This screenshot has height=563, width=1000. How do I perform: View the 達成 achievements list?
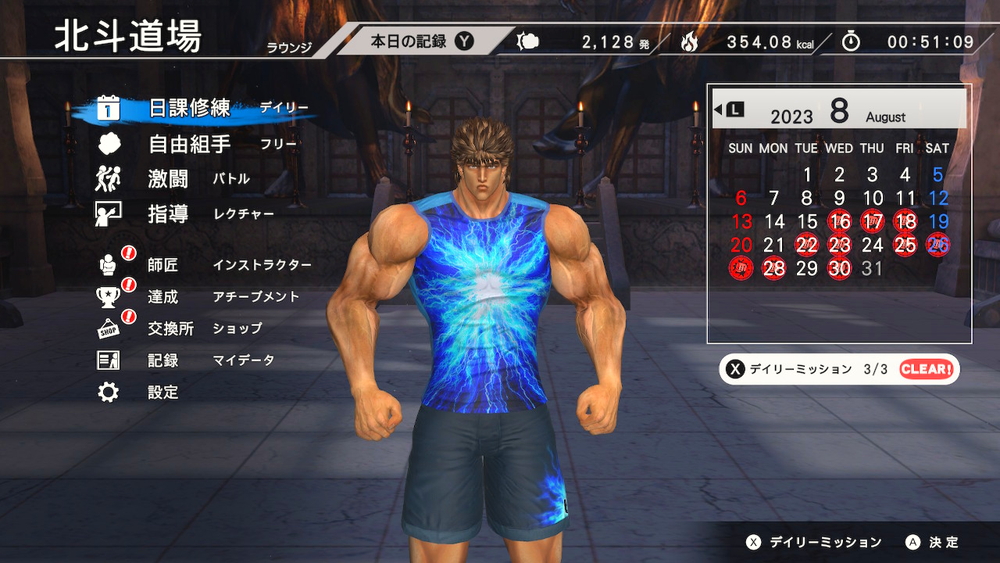163,297
